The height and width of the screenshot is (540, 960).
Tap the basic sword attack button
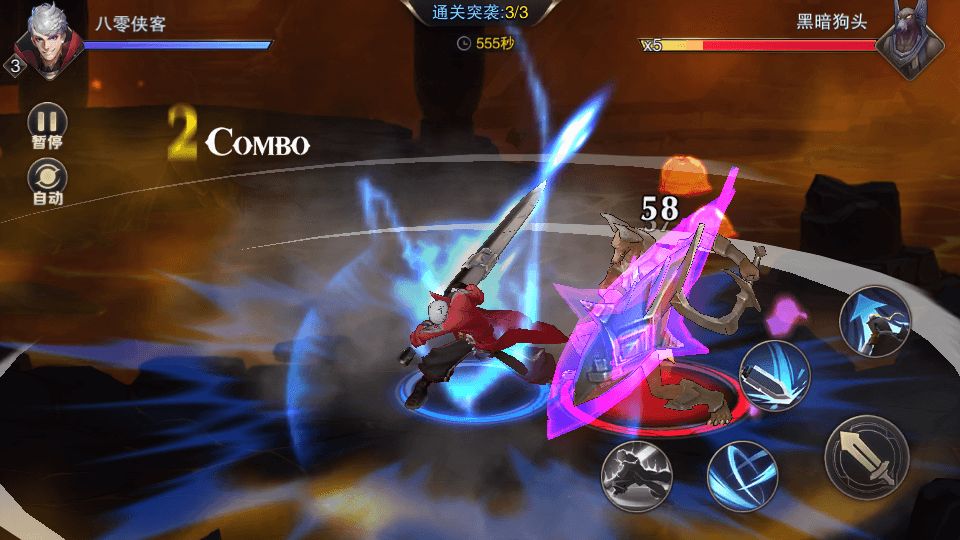tap(866, 457)
